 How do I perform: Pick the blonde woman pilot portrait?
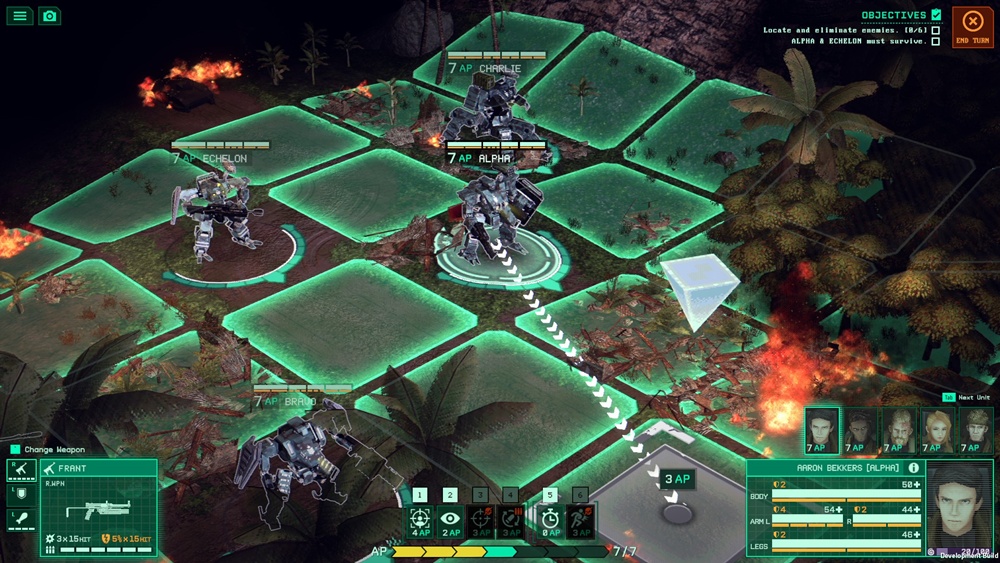tap(937, 430)
